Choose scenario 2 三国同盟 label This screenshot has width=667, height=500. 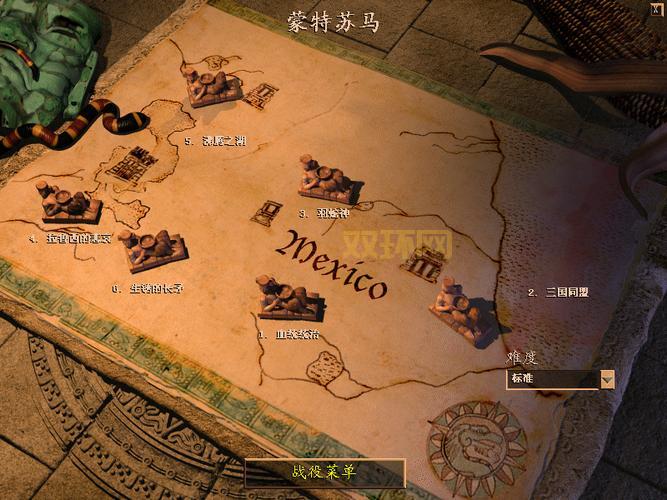click(558, 292)
